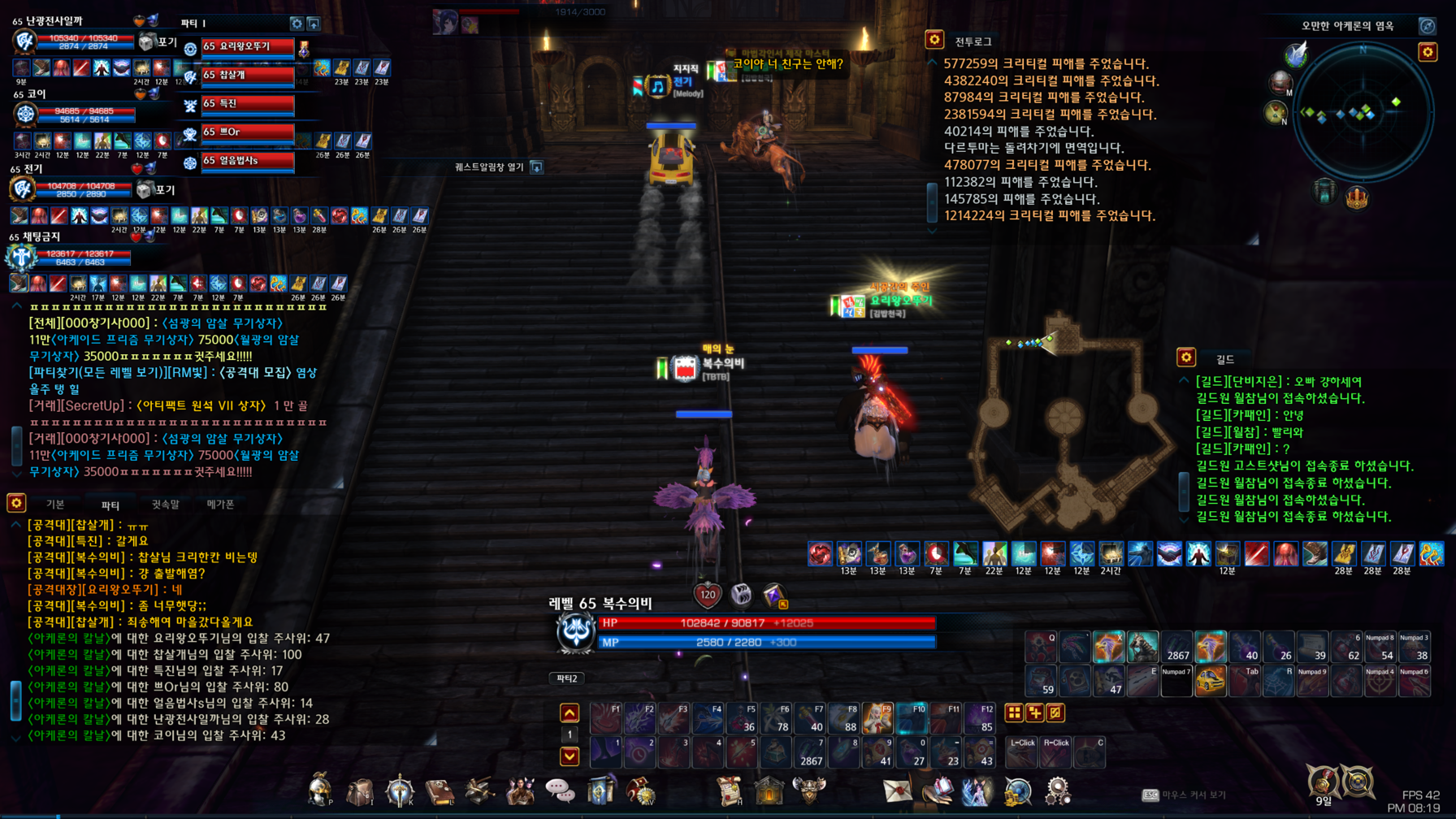Viewport: 1456px width, 819px height.
Task: Open the gear cog system settings icon
Action: (1057, 791)
